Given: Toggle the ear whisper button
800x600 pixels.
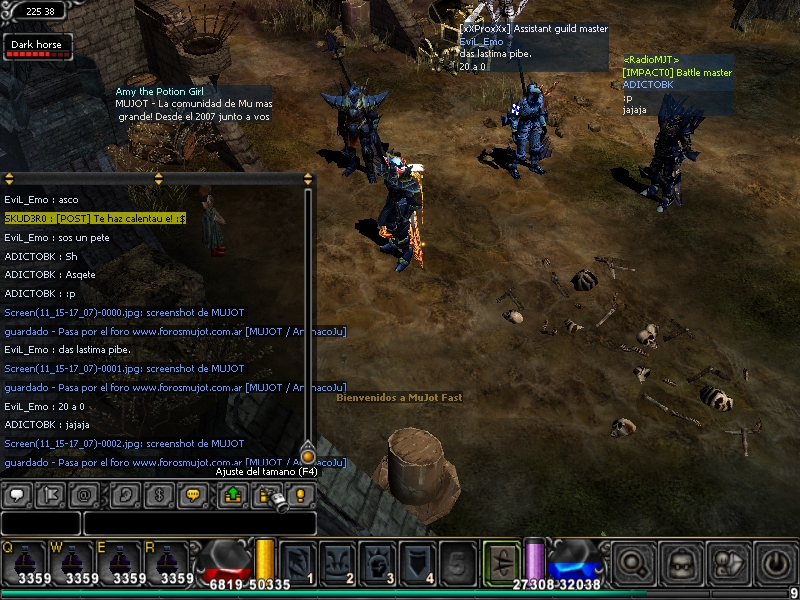Looking at the screenshot, I should (x=124, y=495).
